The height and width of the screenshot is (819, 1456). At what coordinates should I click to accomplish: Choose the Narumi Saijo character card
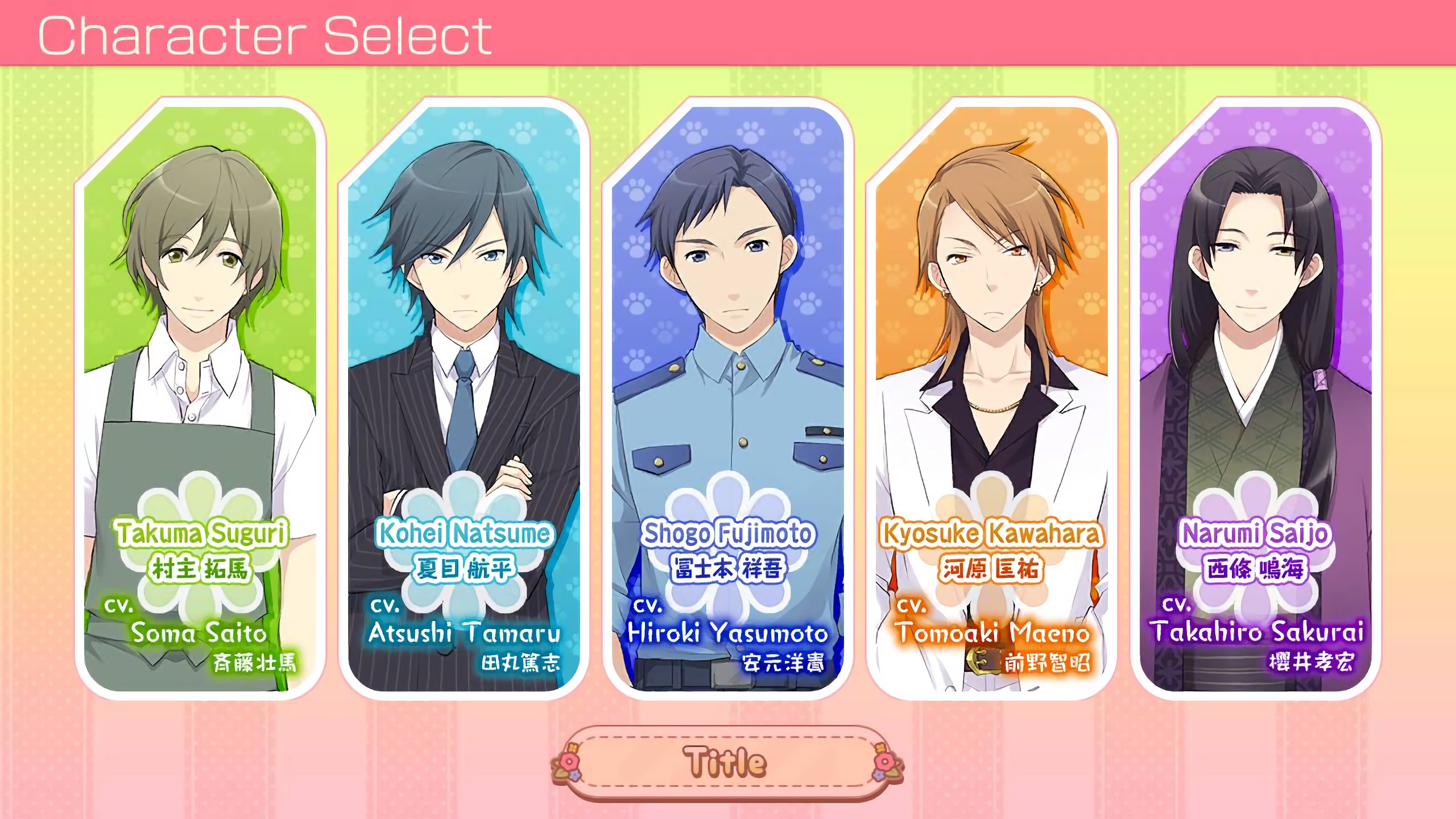1255,398
